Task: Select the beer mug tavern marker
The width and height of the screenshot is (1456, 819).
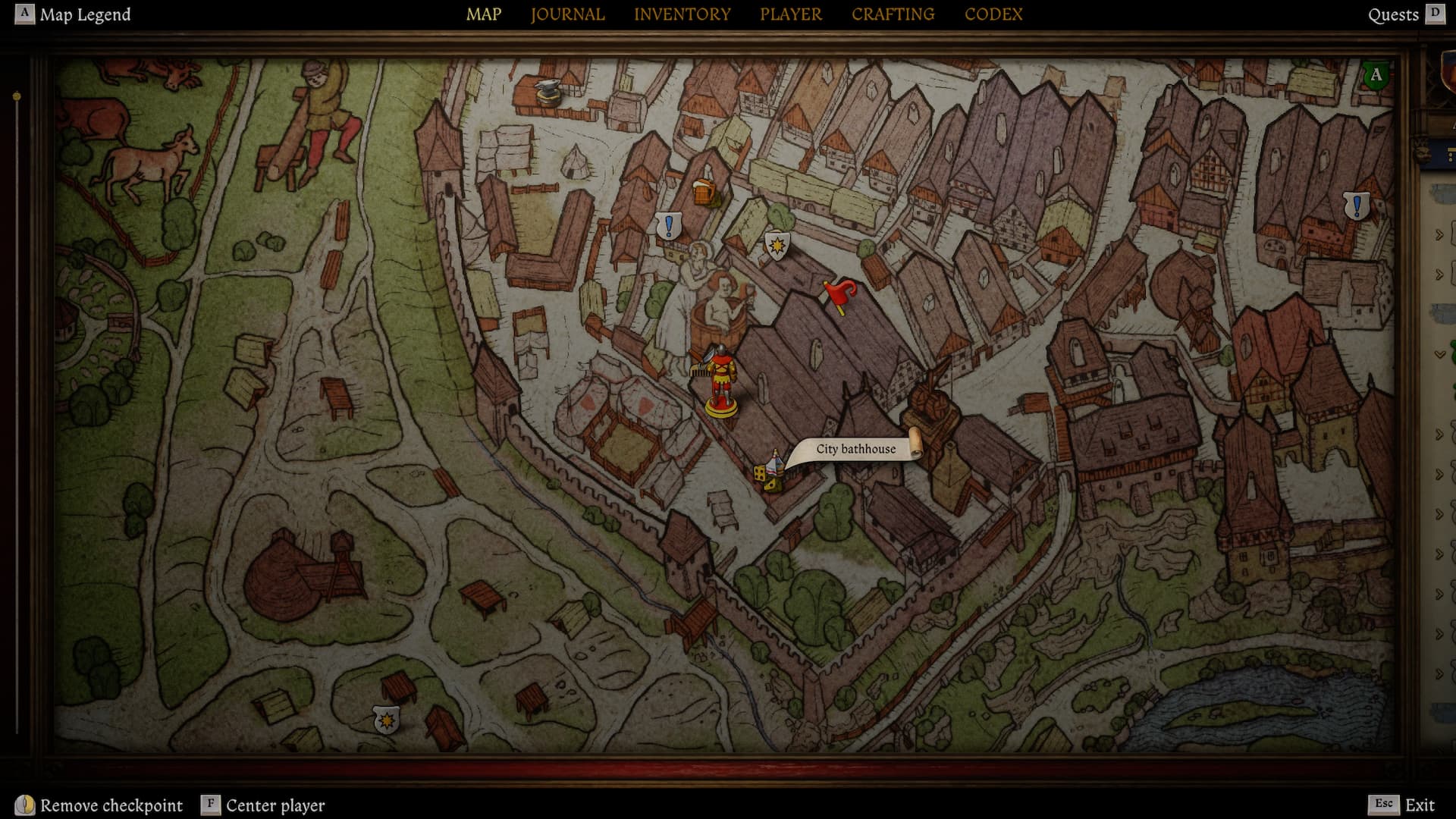Action: (x=704, y=193)
